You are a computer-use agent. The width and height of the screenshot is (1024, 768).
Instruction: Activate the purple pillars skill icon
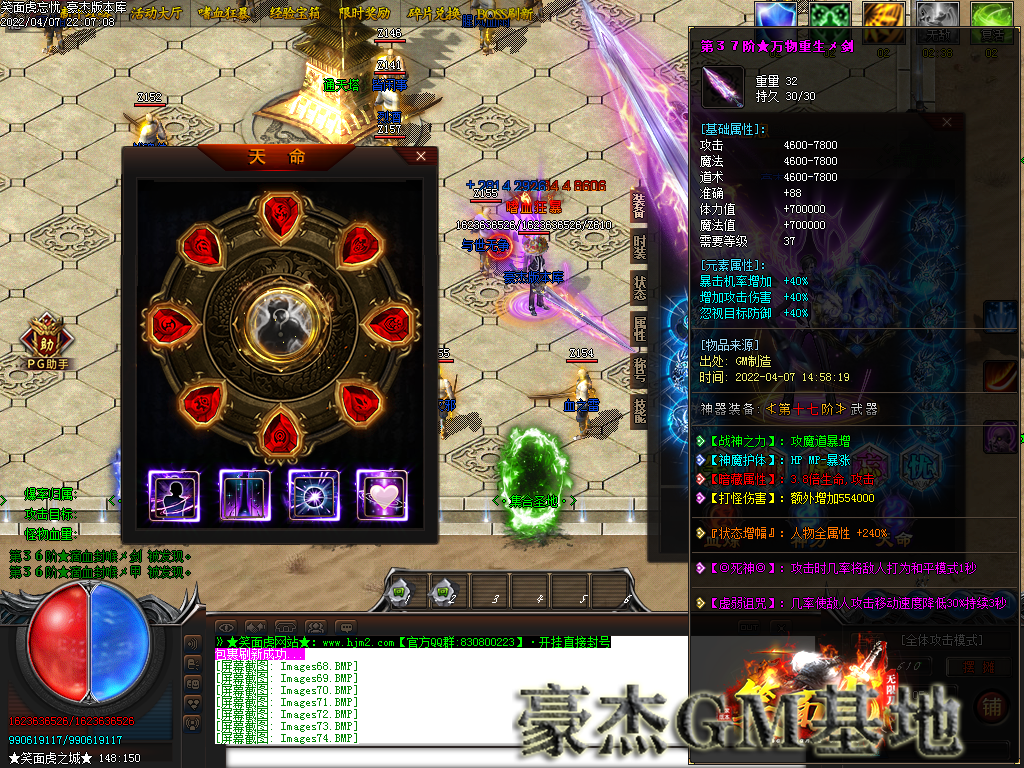tap(244, 496)
